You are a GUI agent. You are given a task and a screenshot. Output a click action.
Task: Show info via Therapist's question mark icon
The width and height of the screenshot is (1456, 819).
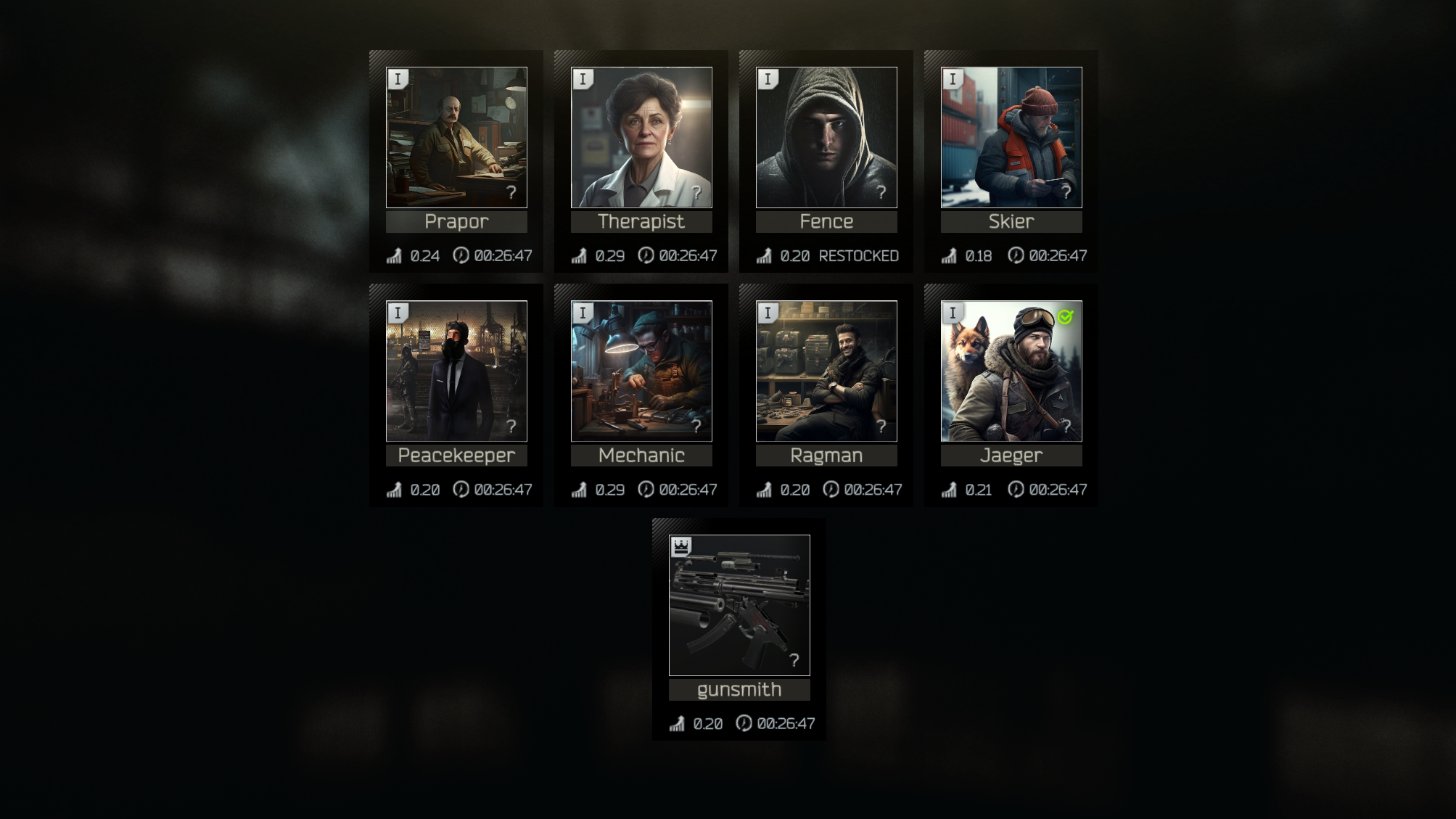pyautogui.click(x=696, y=192)
